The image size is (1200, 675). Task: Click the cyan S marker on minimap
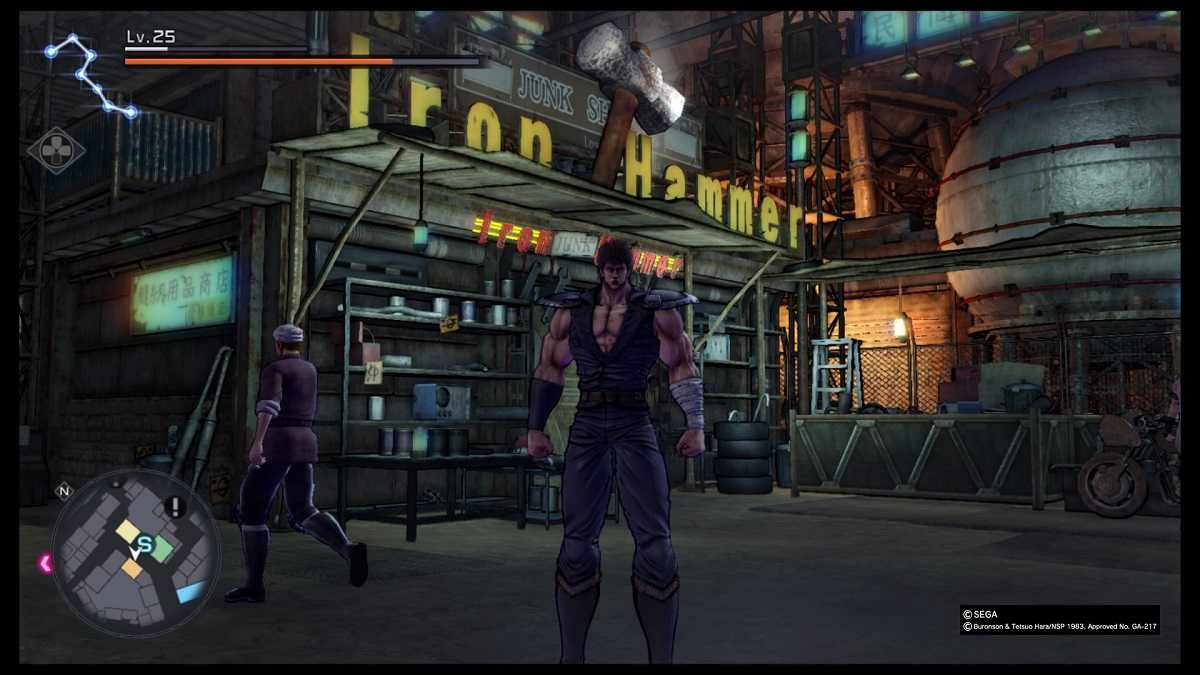pos(145,545)
